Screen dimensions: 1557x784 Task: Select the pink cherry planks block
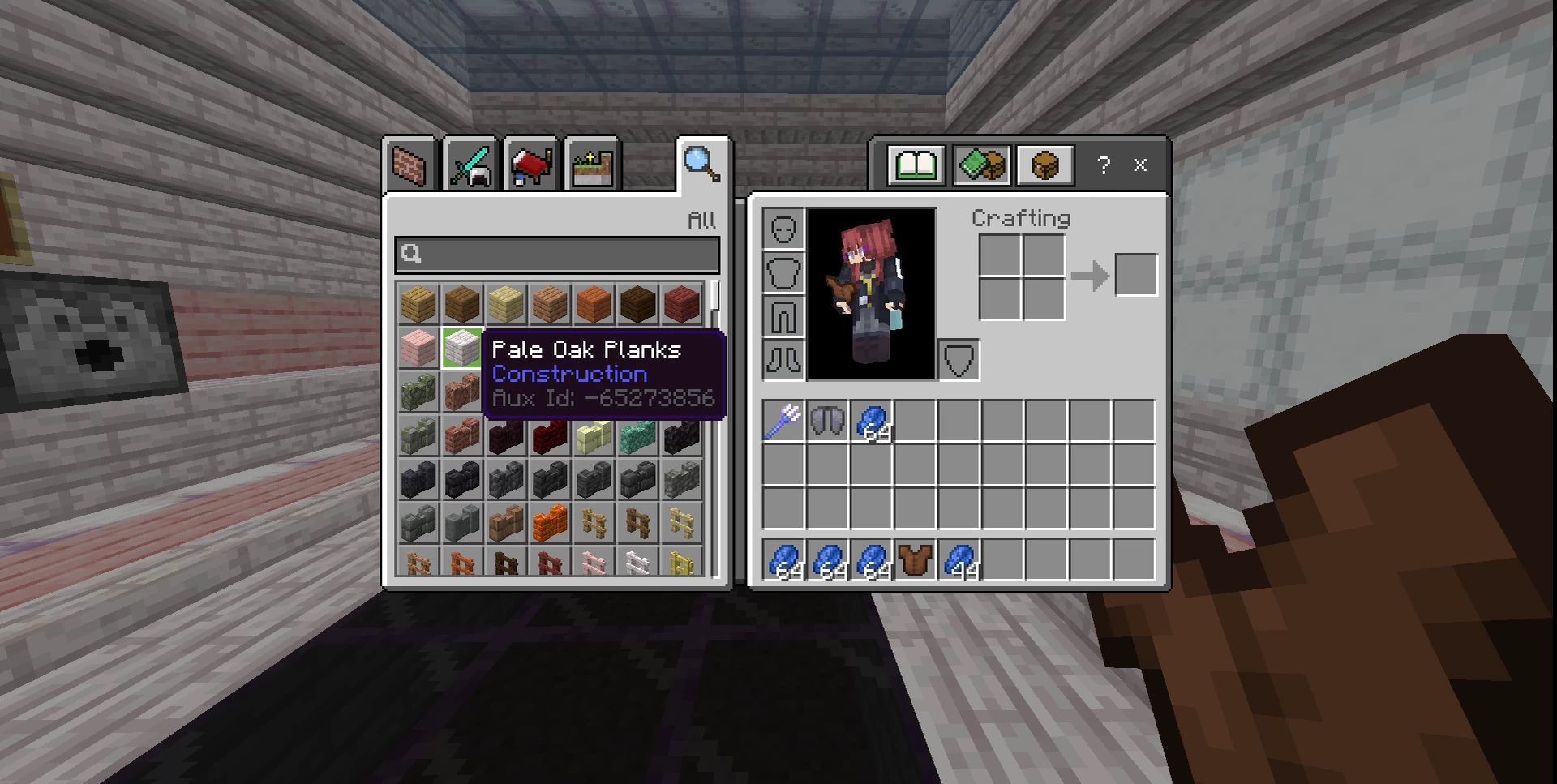(x=418, y=349)
